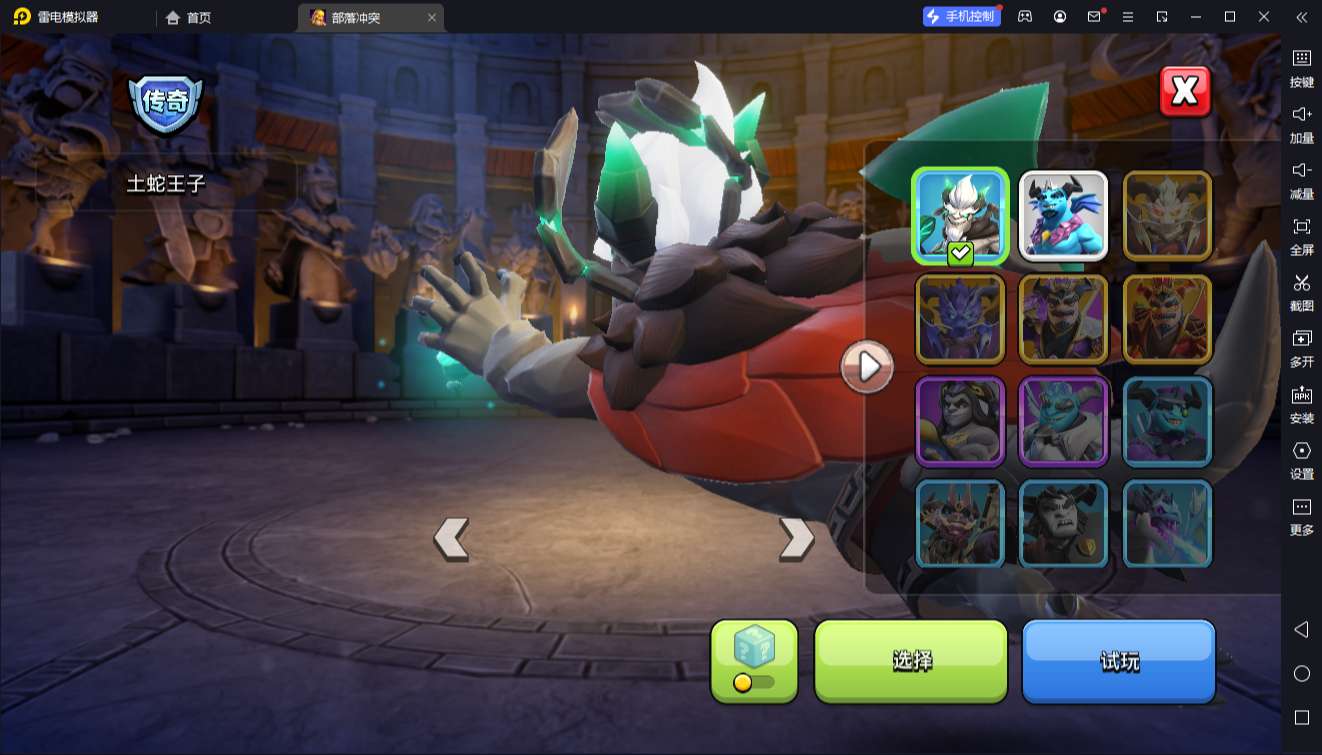Click the emulator's 截图 screenshot tool
The width and height of the screenshot is (1322, 755).
[1301, 290]
